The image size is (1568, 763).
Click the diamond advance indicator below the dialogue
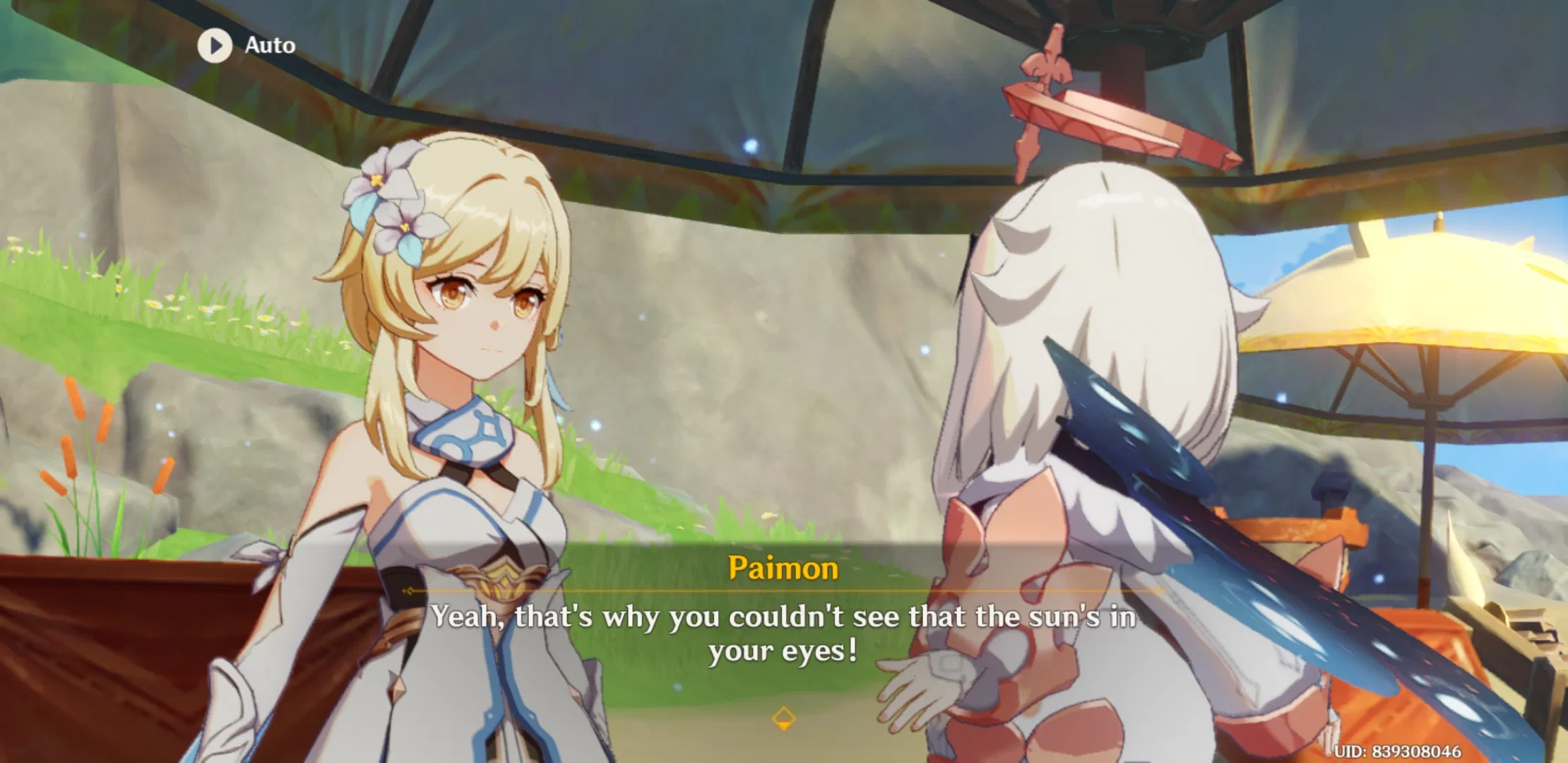click(x=784, y=719)
